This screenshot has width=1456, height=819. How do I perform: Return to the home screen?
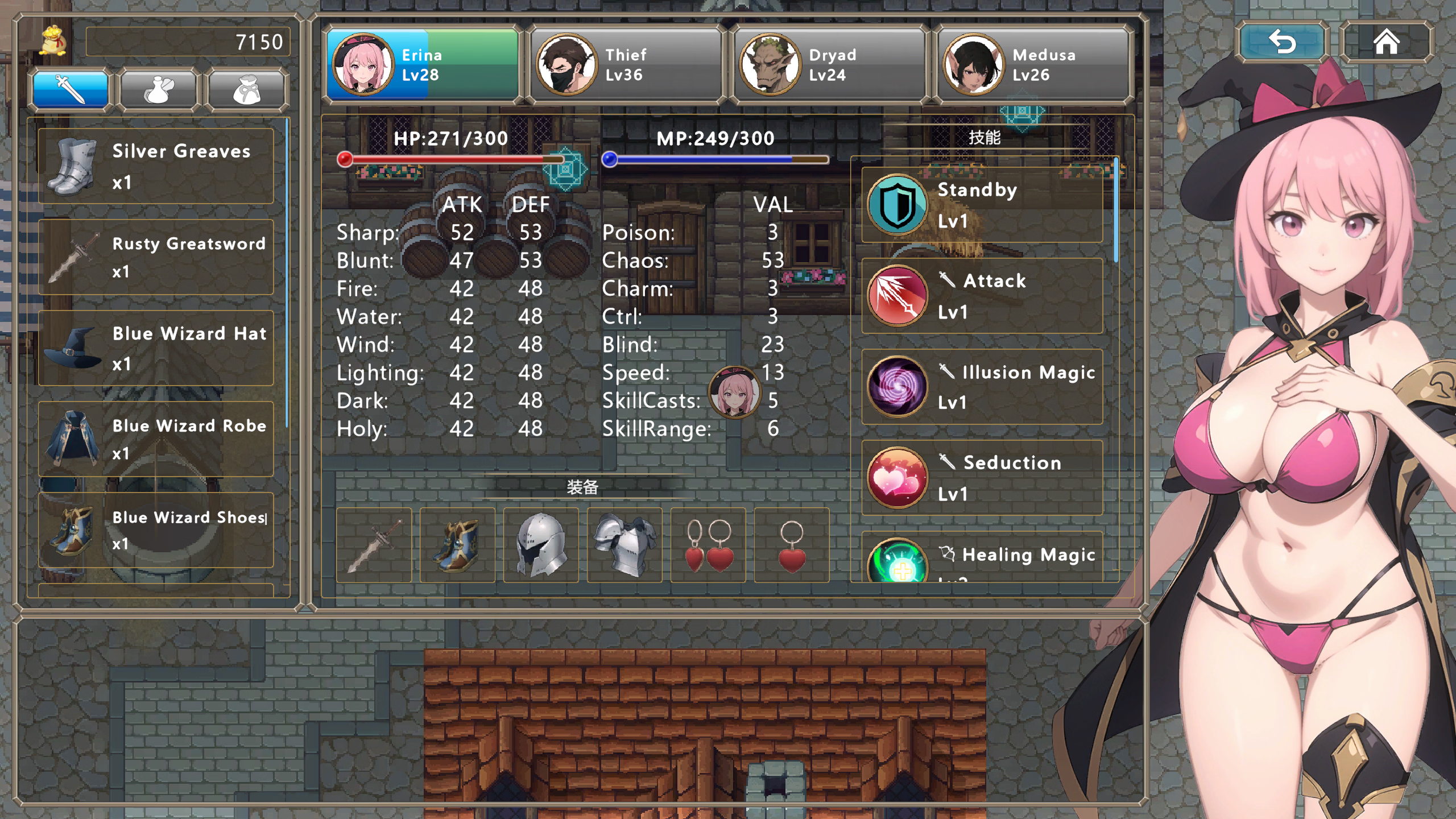[1386, 42]
